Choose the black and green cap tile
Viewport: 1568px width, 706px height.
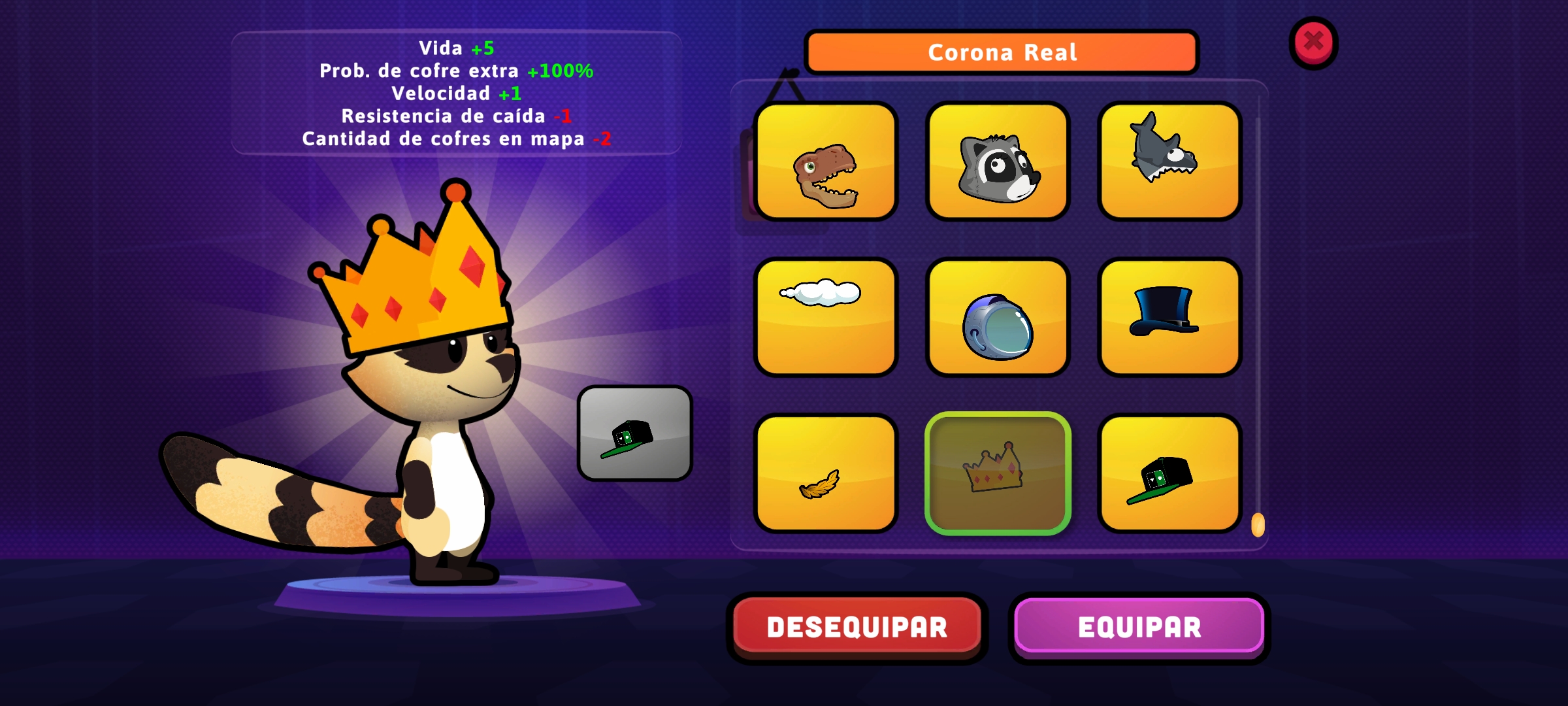pyautogui.click(x=1169, y=473)
